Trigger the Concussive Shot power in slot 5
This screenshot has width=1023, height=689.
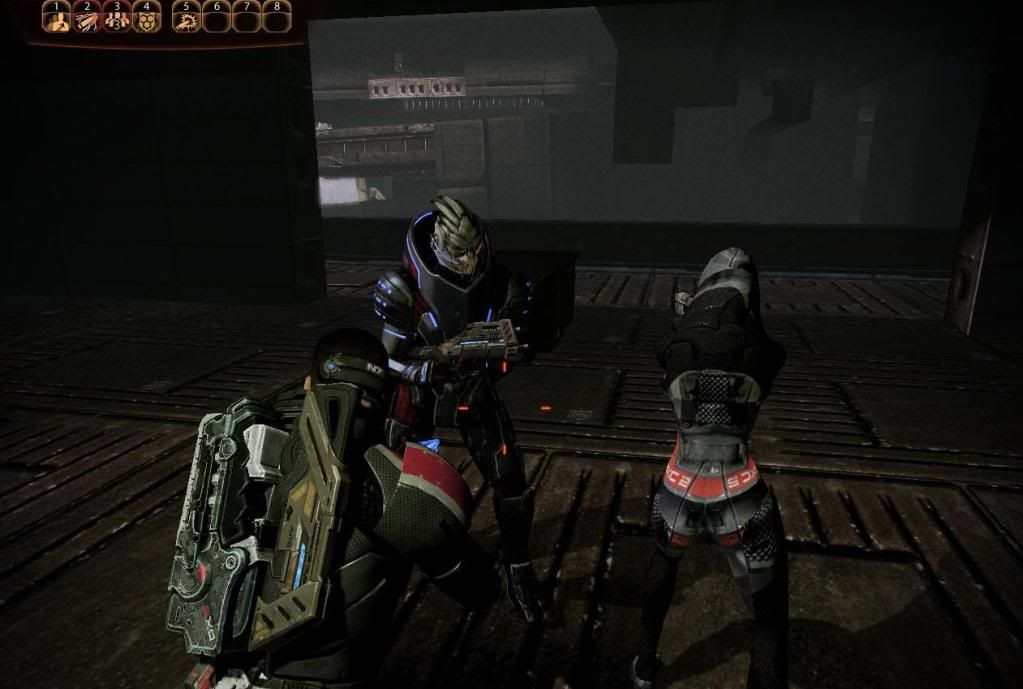coord(186,19)
